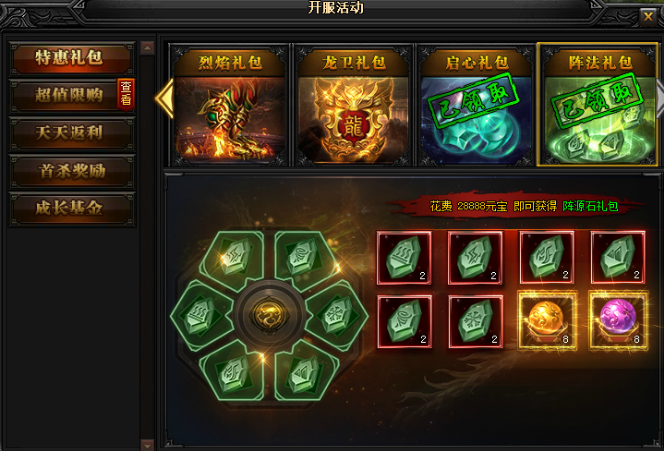Click the sidebar scroll up arrow
The height and width of the screenshot is (451, 664).
coord(148,47)
